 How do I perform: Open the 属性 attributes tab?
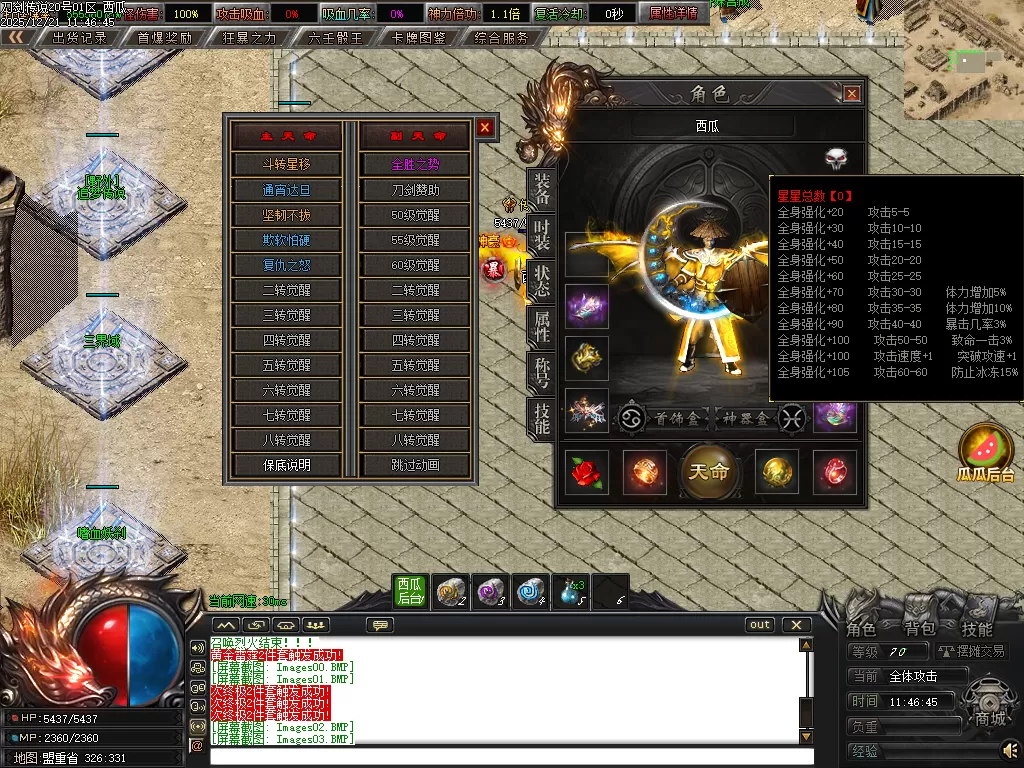[x=541, y=325]
